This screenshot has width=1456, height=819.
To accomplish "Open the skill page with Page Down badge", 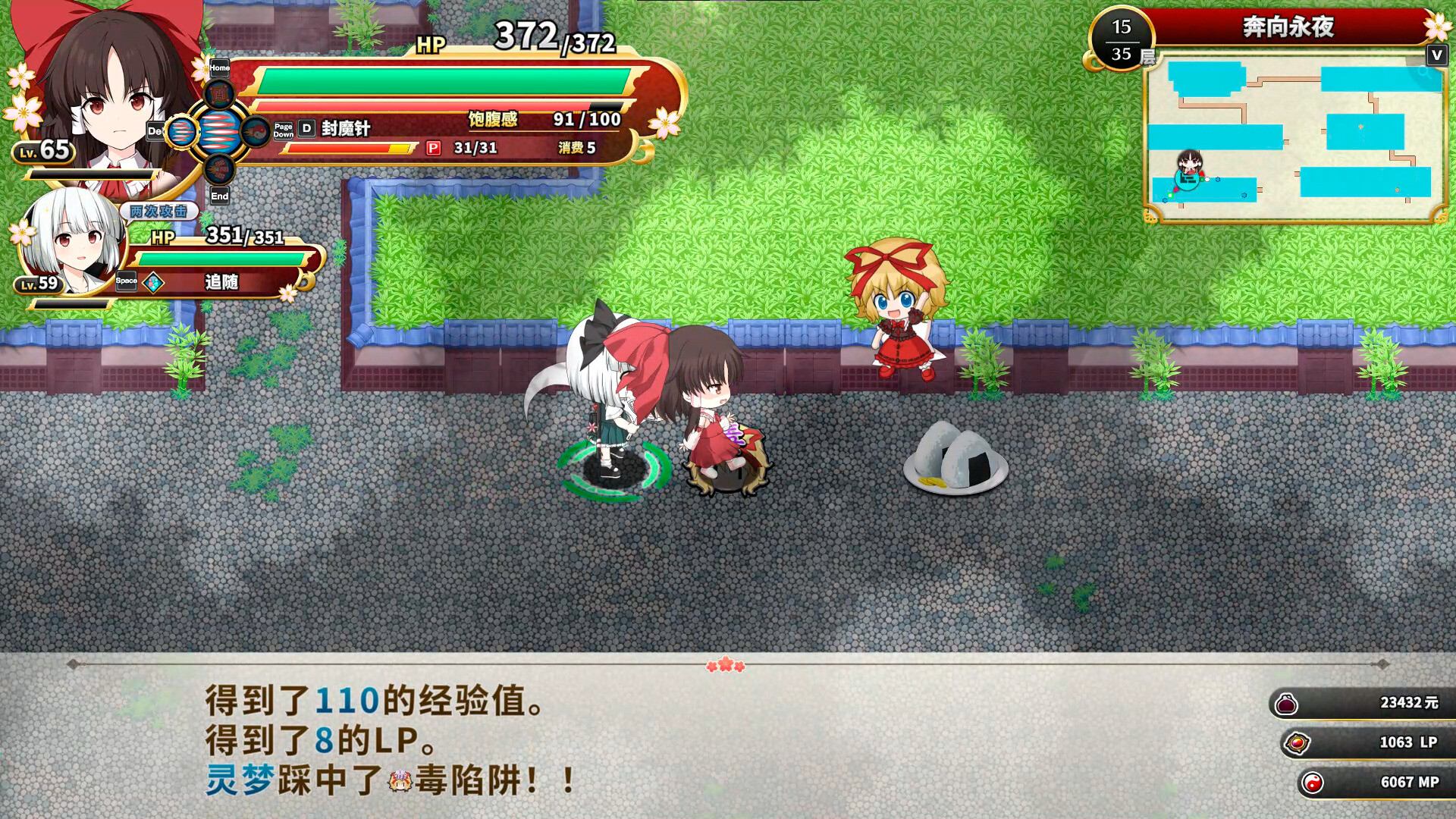I will click(x=283, y=130).
